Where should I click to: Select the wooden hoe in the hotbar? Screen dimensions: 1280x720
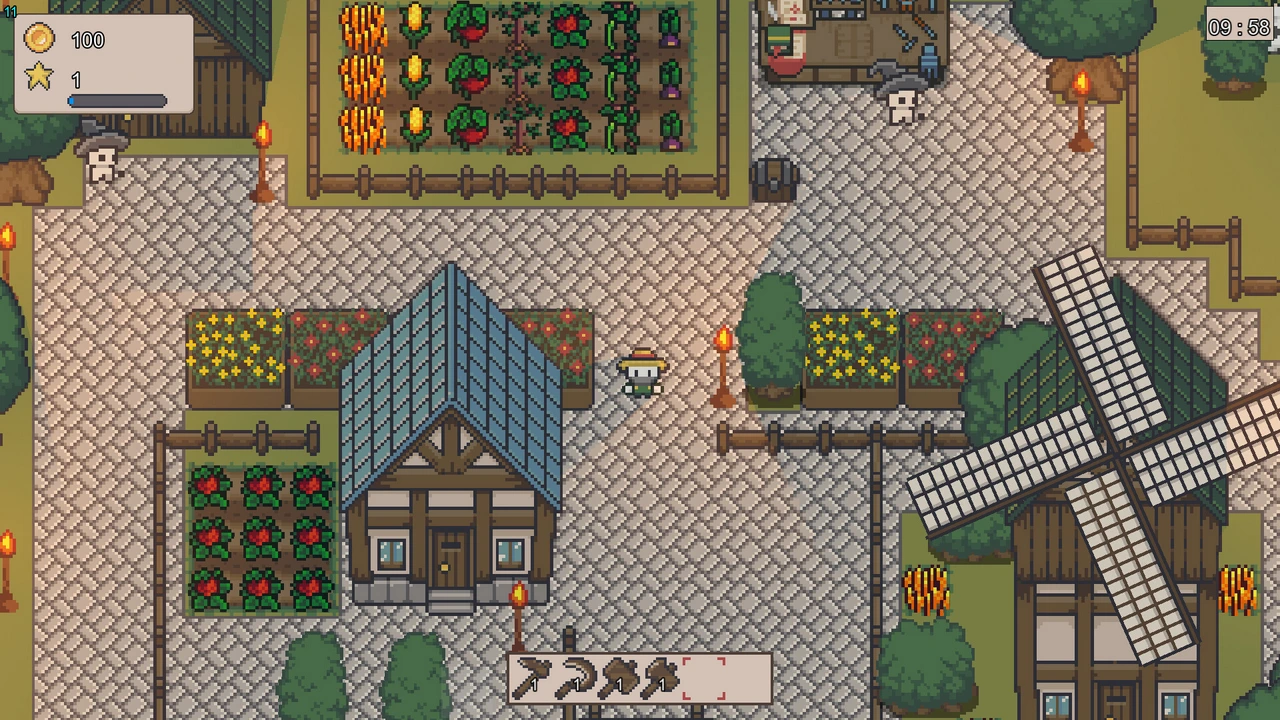[532, 679]
